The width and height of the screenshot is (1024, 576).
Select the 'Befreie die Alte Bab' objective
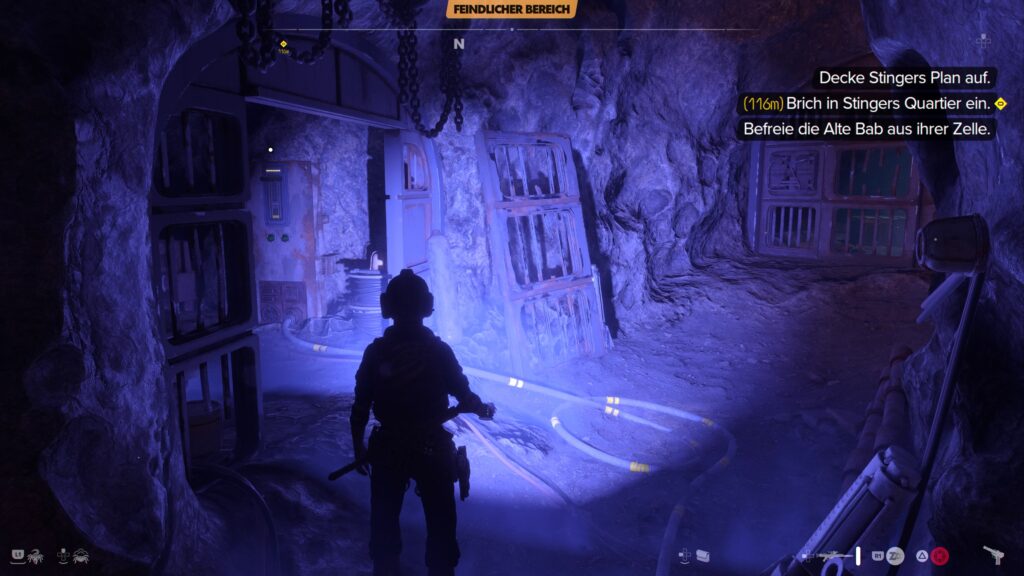(x=868, y=129)
